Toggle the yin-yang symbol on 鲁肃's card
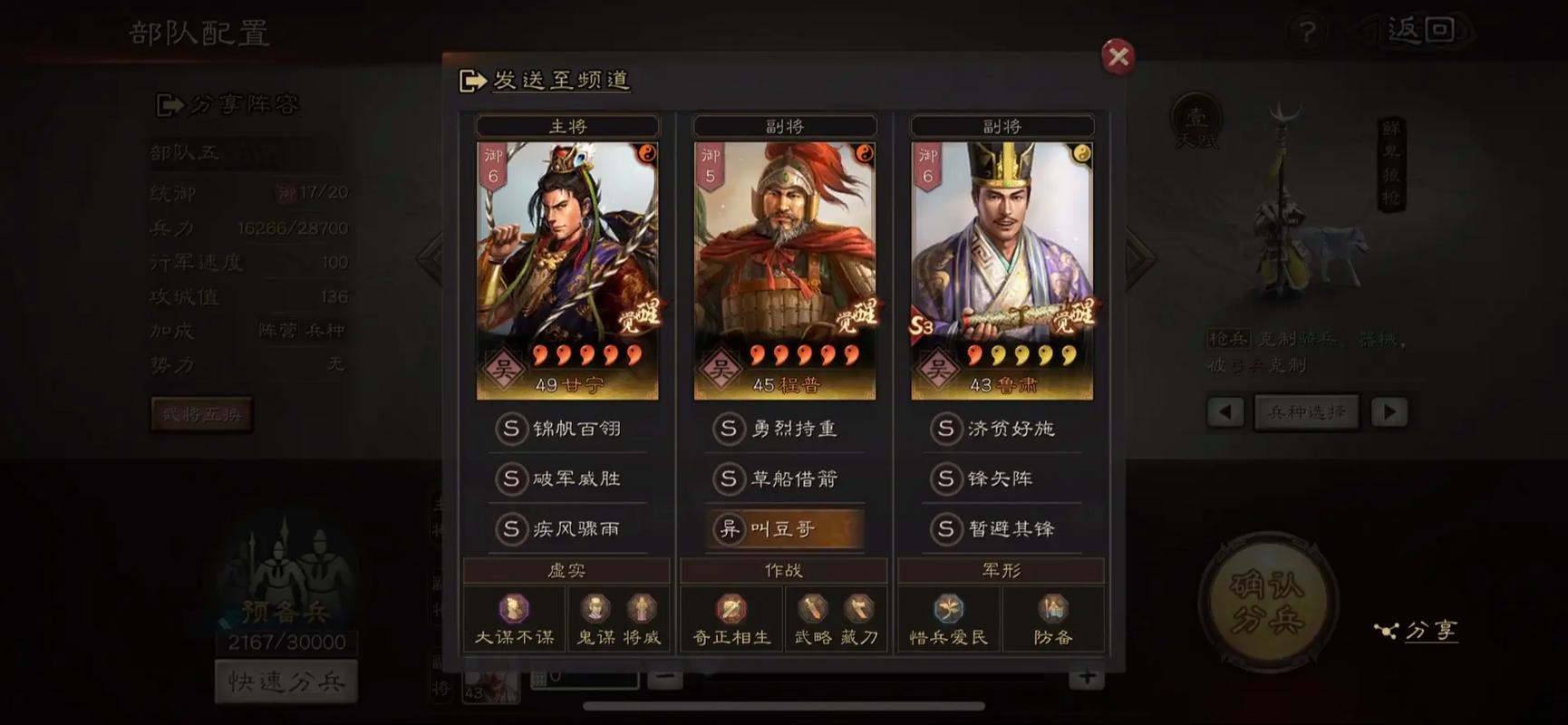This screenshot has height=725, width=1568. (1079, 155)
